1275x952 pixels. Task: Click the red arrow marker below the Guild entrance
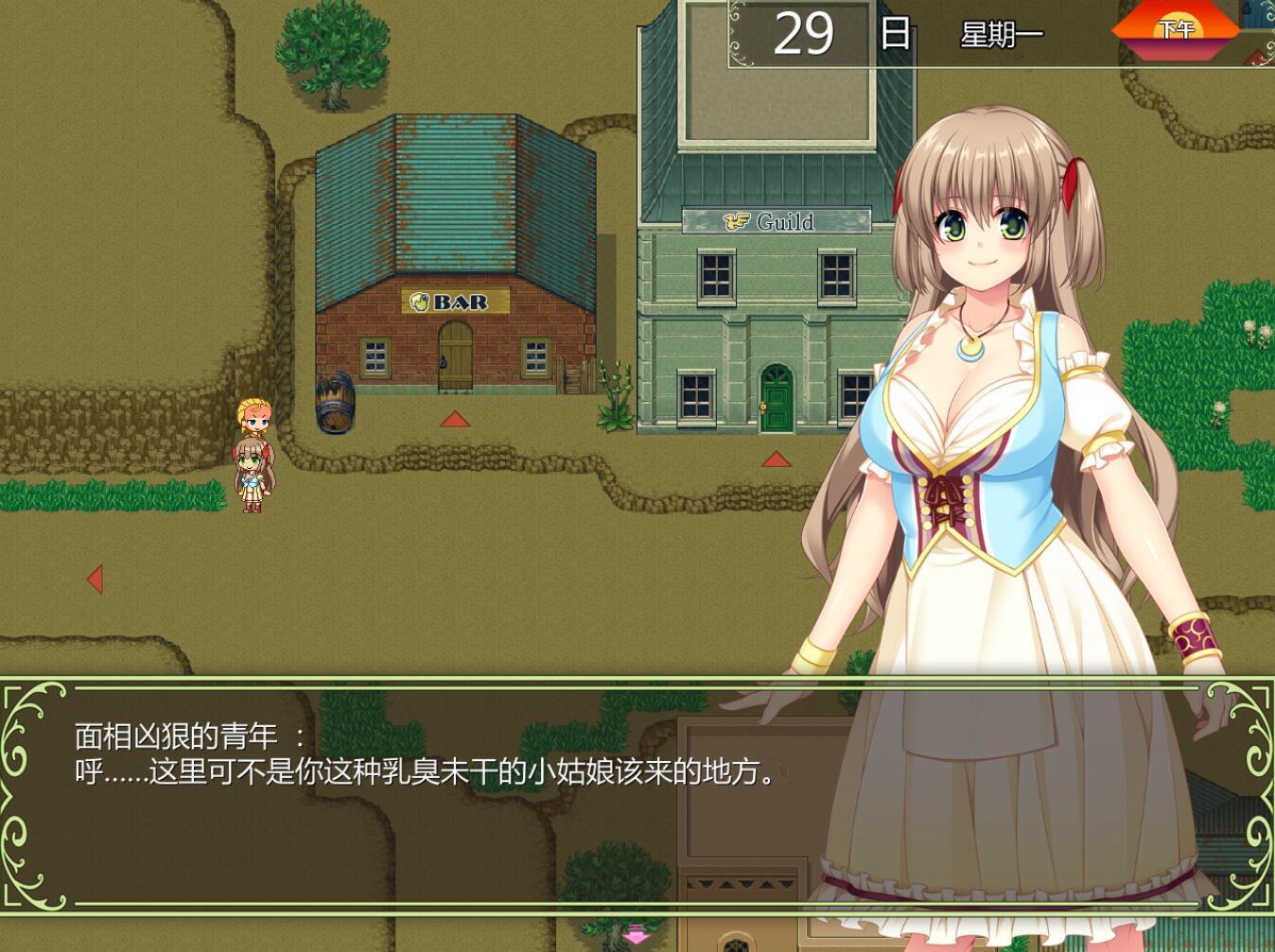[x=775, y=460]
